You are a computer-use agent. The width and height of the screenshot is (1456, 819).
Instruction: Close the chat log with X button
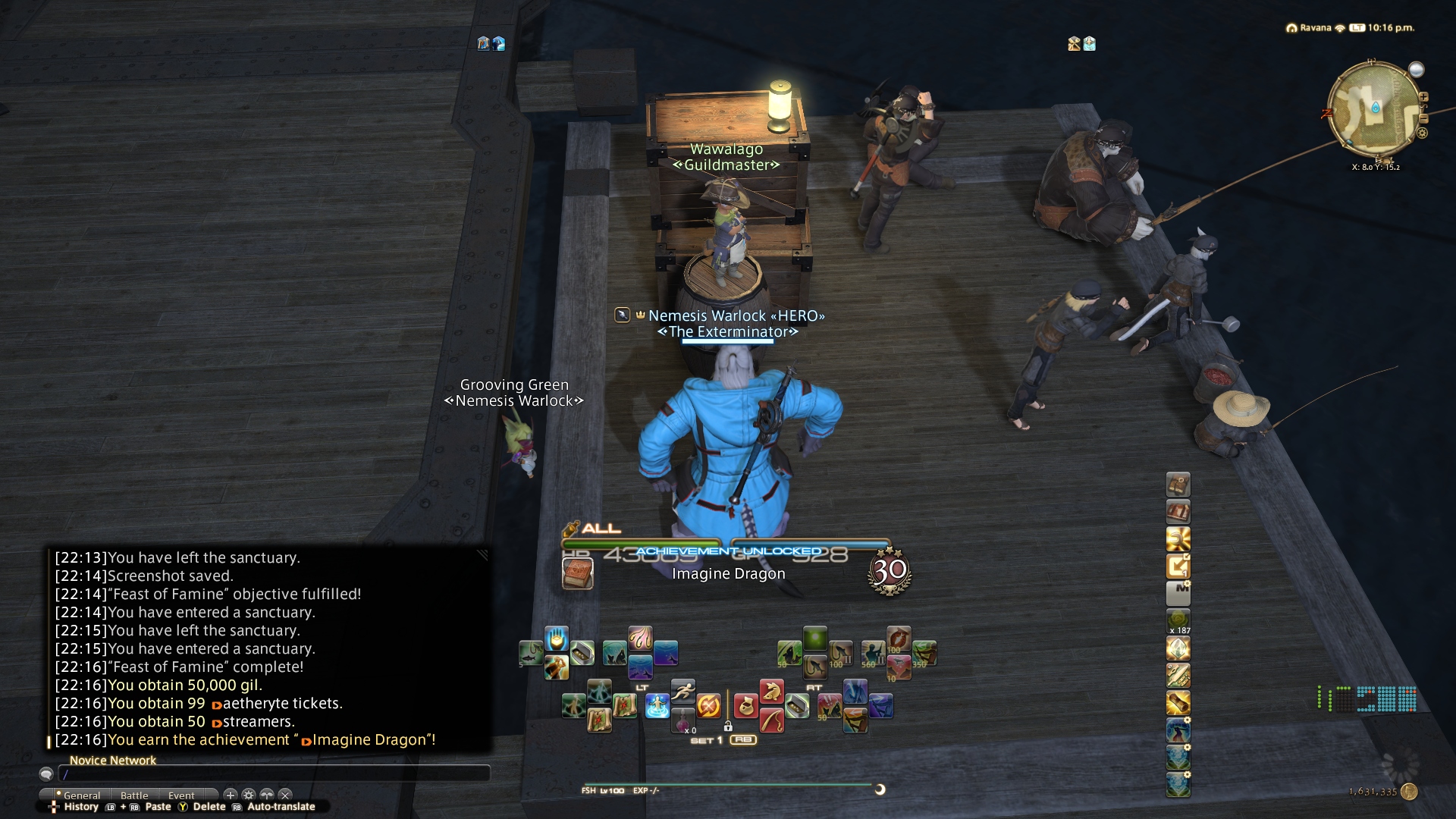[x=285, y=795]
